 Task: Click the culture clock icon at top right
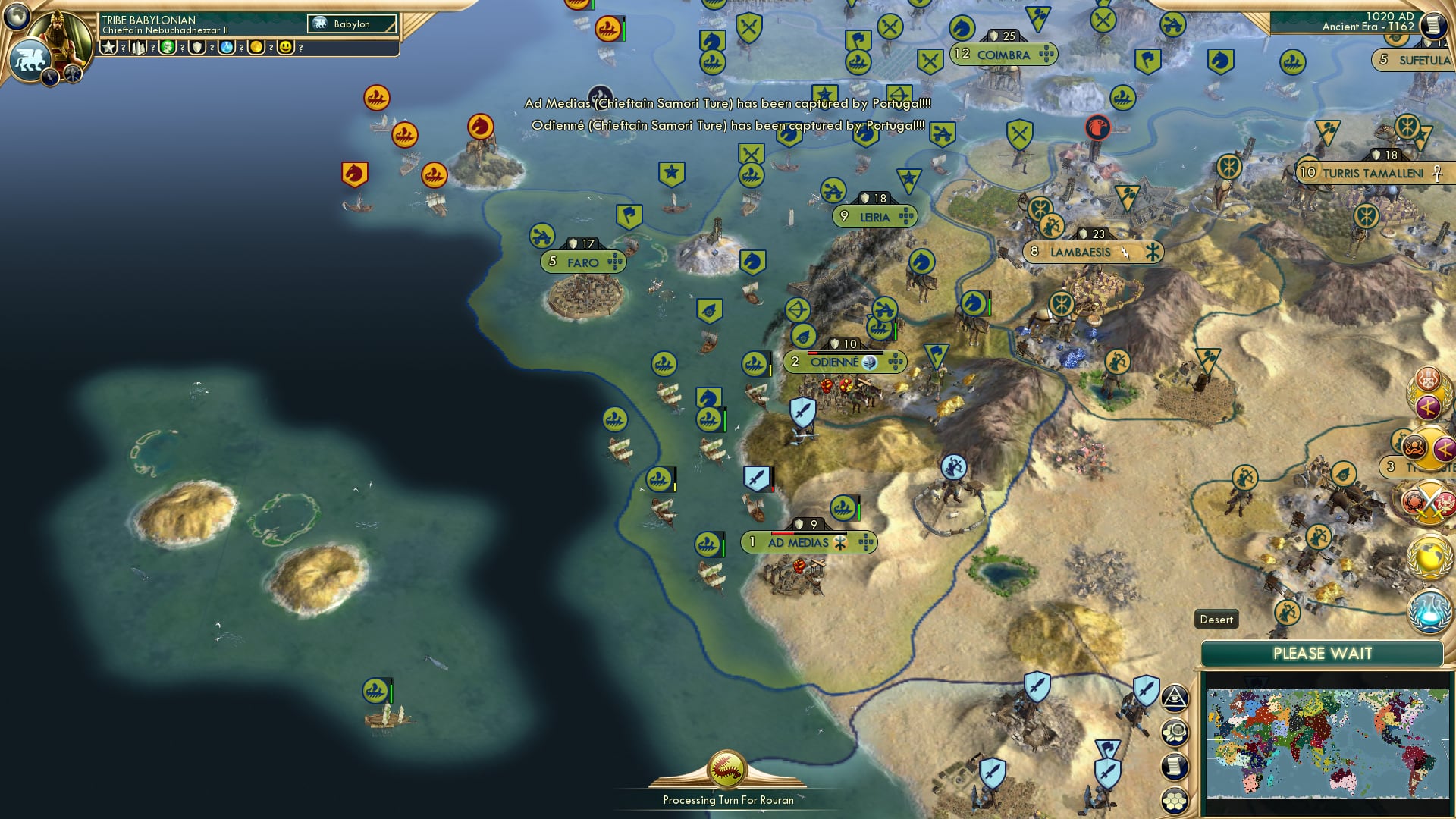pyautogui.click(x=1436, y=25)
